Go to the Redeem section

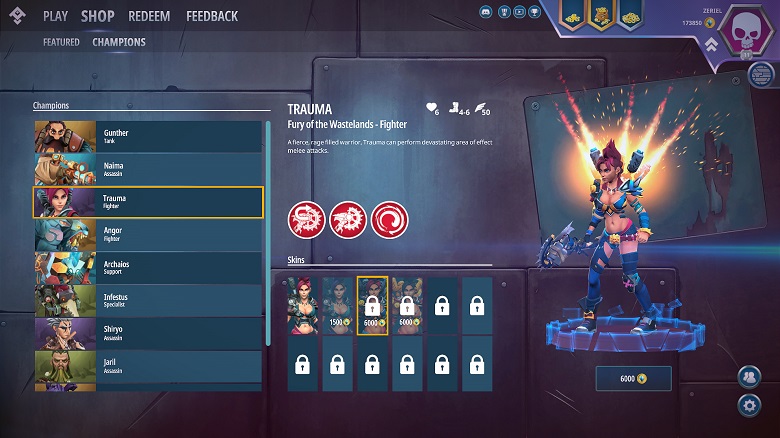(x=149, y=16)
